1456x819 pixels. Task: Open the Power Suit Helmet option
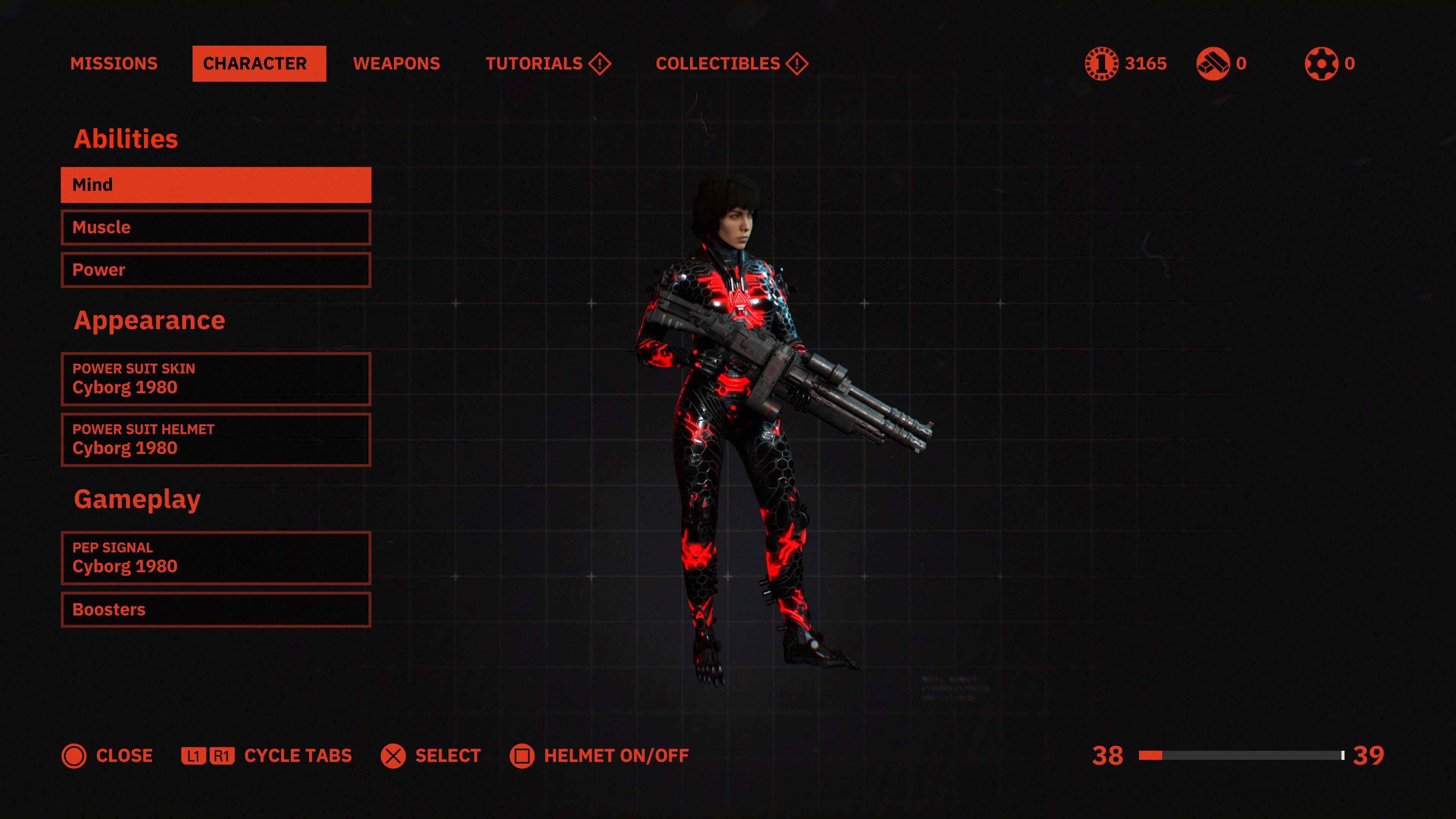point(216,439)
